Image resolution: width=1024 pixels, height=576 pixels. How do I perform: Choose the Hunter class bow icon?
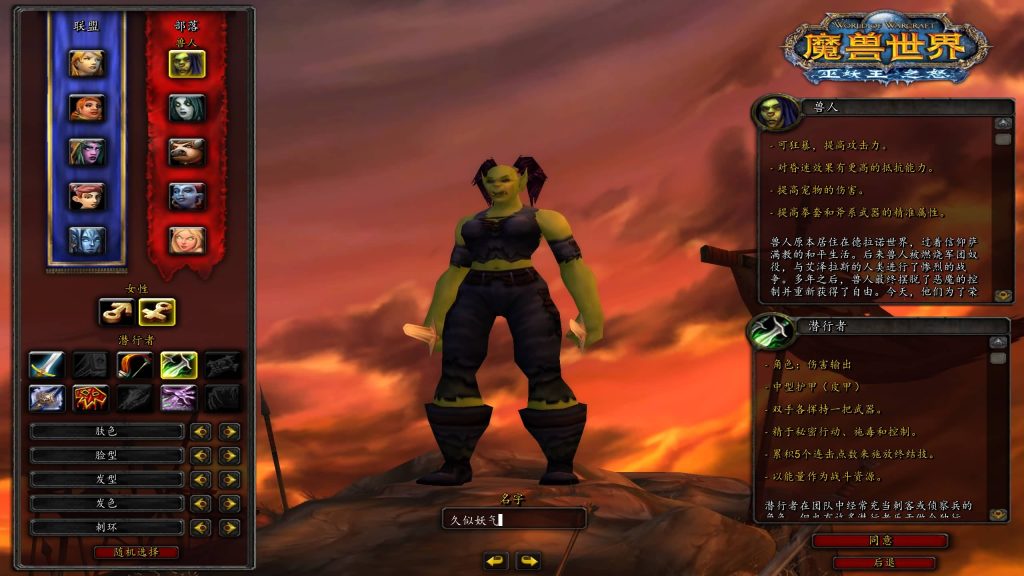[x=134, y=365]
